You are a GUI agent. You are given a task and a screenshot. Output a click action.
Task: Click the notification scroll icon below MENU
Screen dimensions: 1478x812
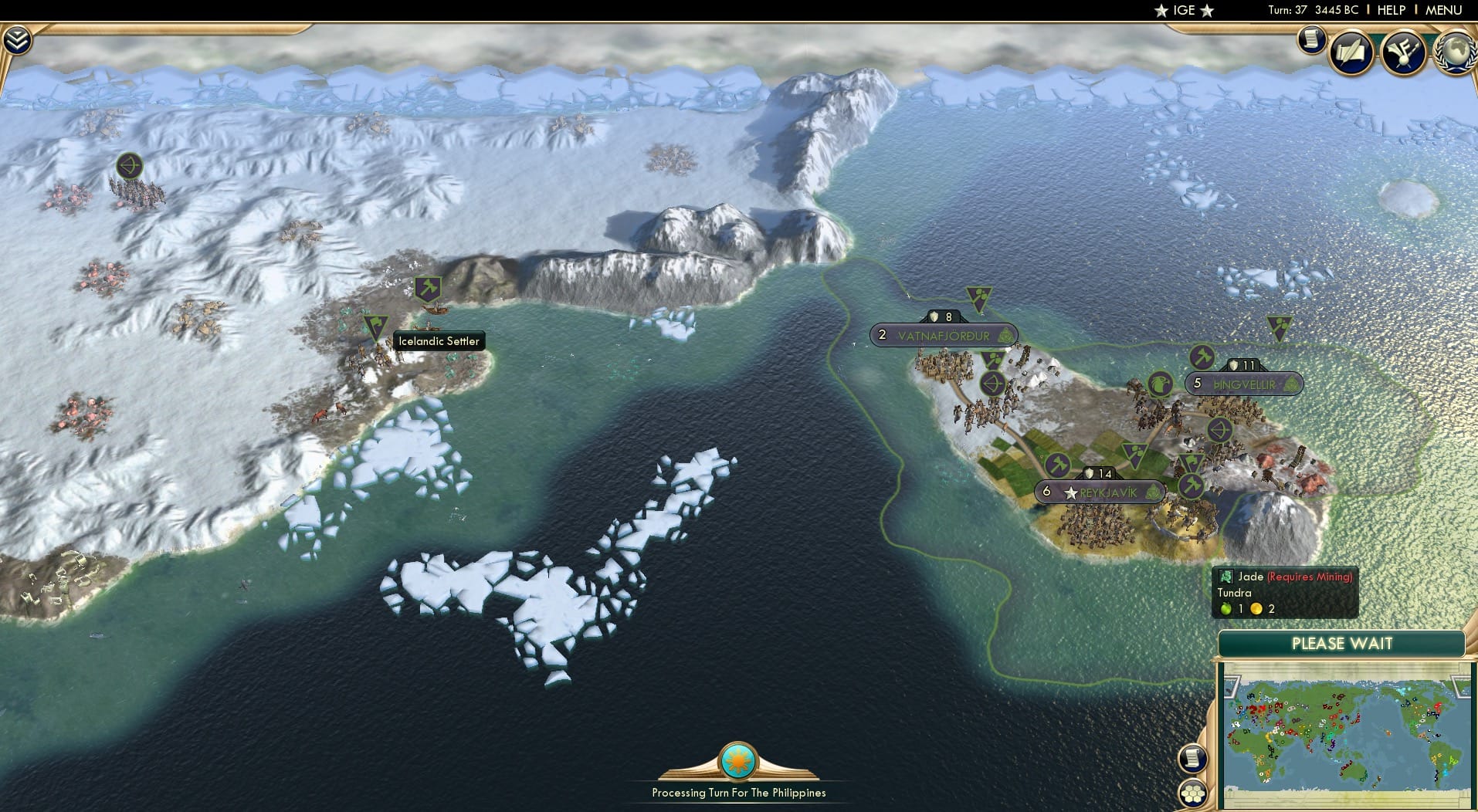click(1310, 39)
